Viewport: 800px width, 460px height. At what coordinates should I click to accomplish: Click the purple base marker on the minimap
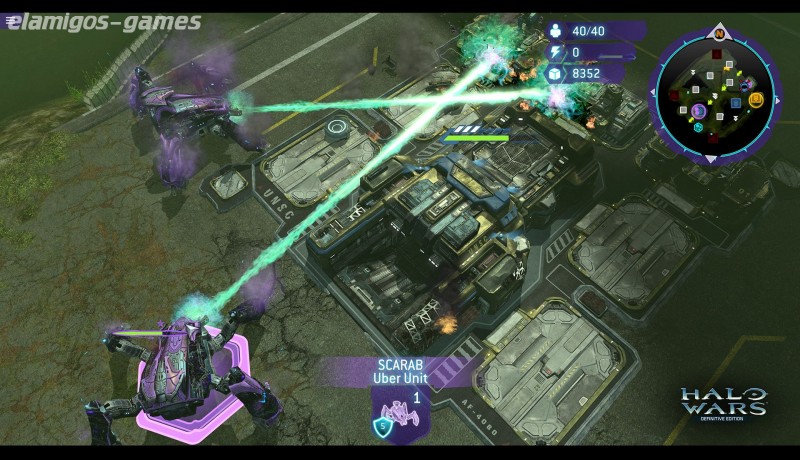[x=699, y=112]
